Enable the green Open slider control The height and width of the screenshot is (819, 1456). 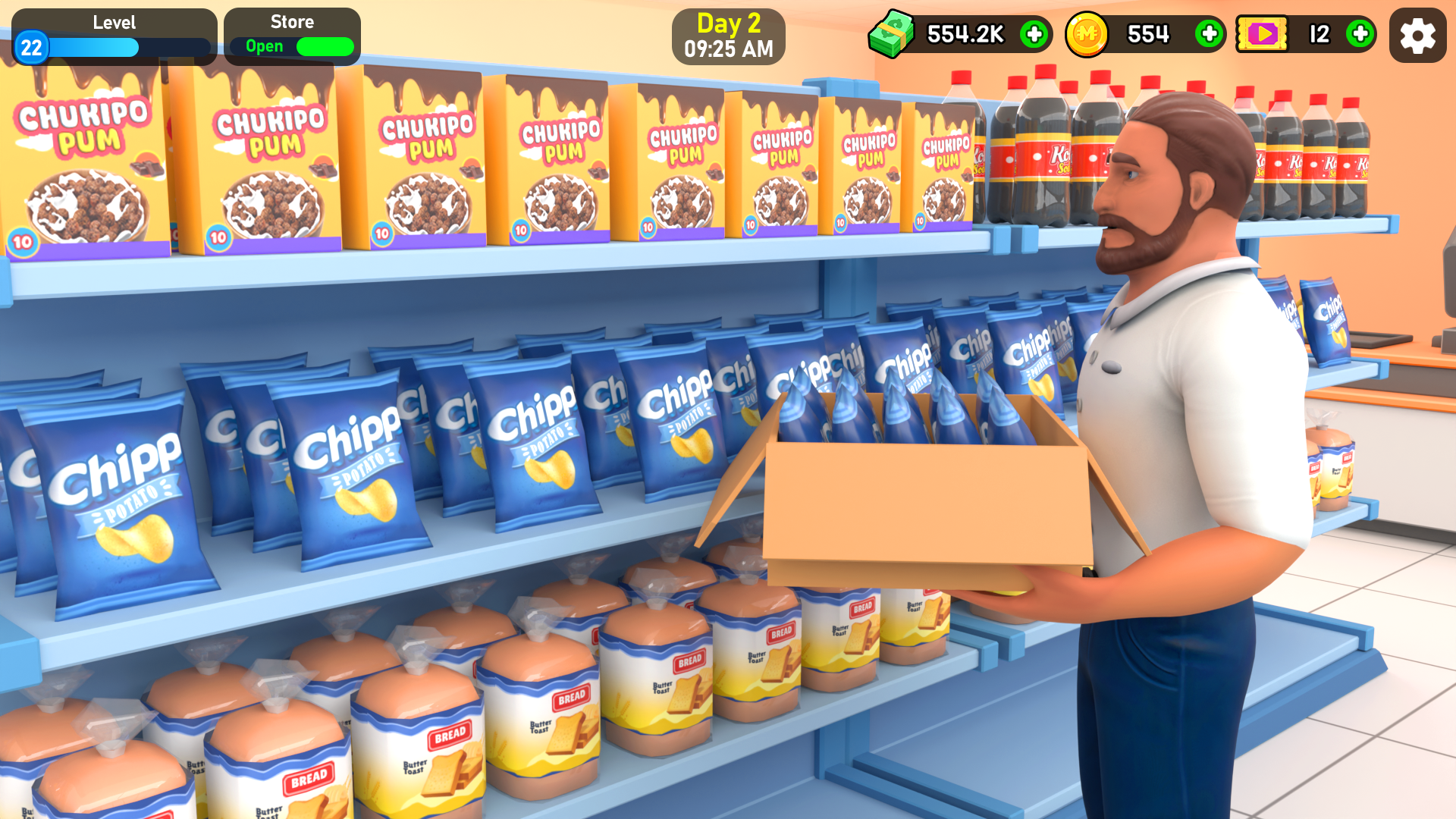(325, 46)
